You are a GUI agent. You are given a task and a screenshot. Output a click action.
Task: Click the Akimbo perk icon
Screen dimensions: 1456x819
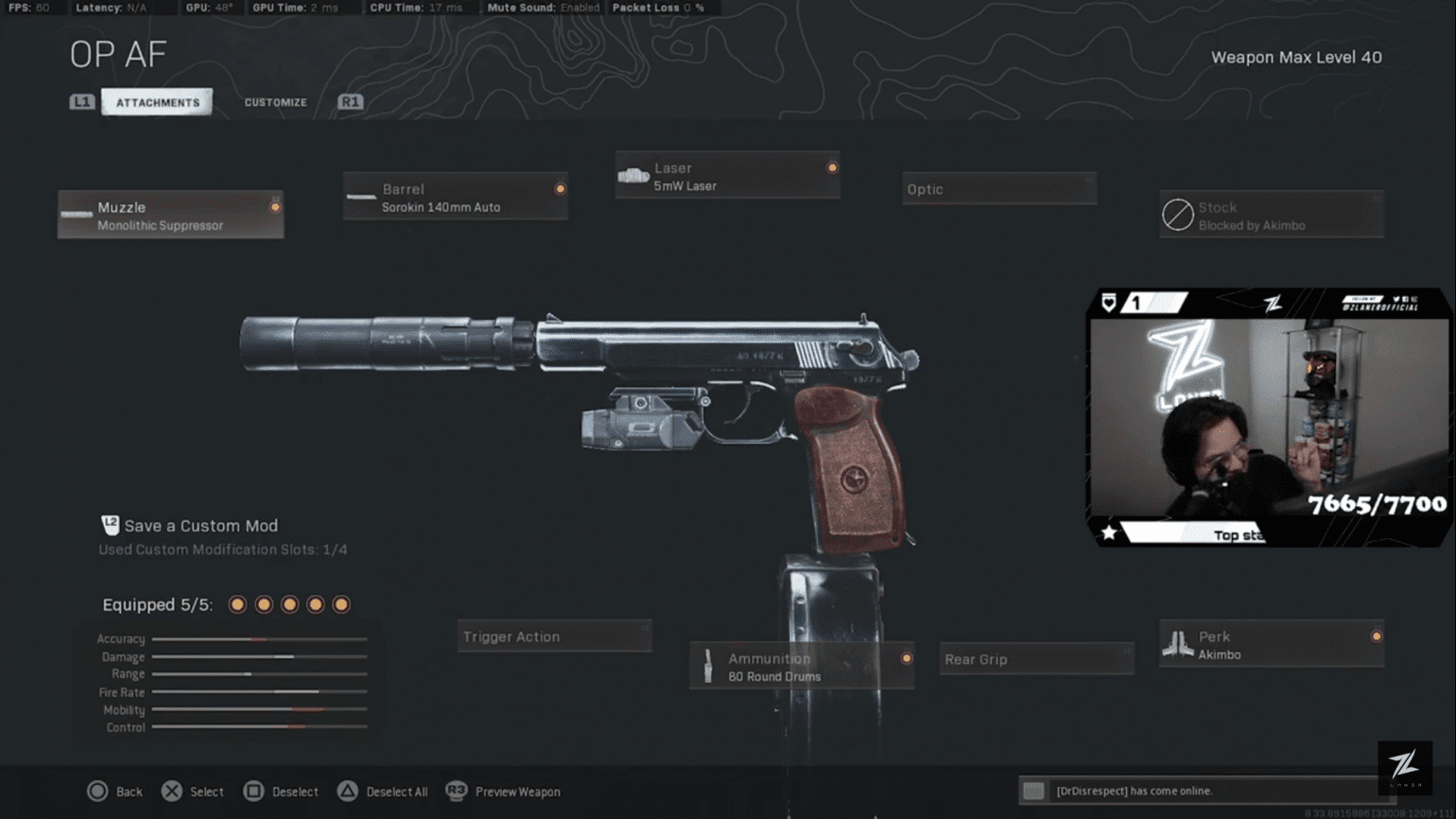[1178, 643]
